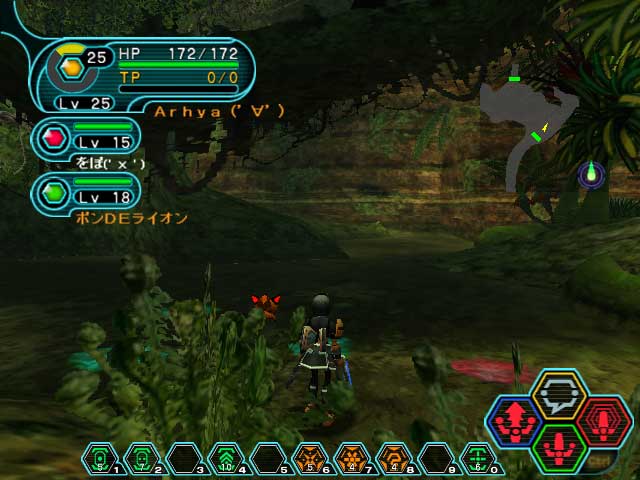Activate the green chevron item in slot 4
Screen dimensions: 640x480
click(x=225, y=459)
